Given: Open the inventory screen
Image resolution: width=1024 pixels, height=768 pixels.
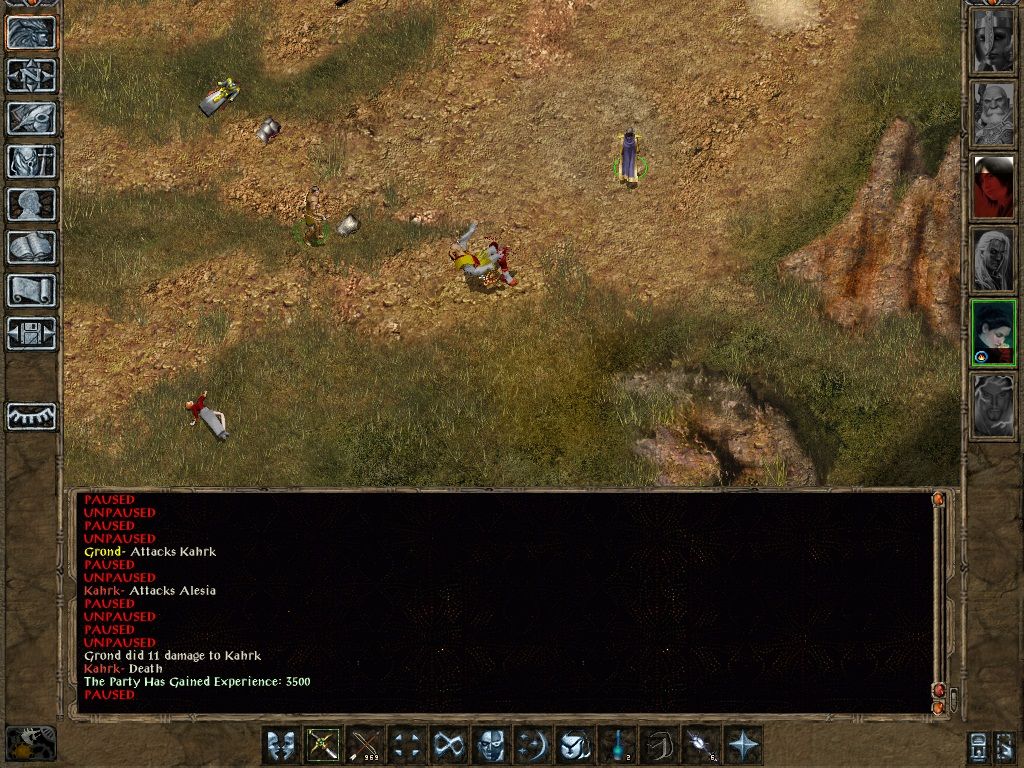Looking at the screenshot, I should pyautogui.click(x=31, y=161).
